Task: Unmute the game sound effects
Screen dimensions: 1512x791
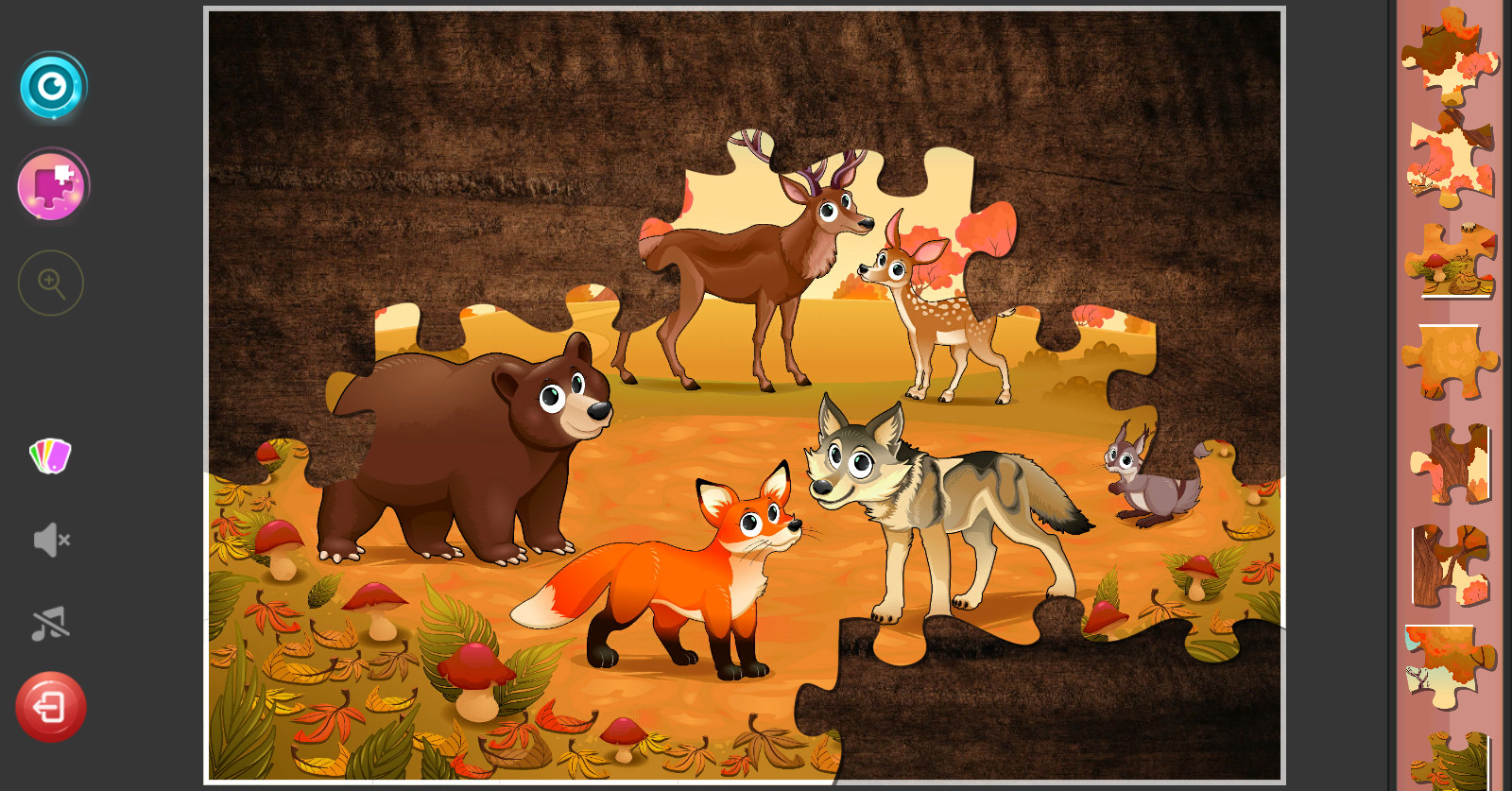Action: pos(52,540)
